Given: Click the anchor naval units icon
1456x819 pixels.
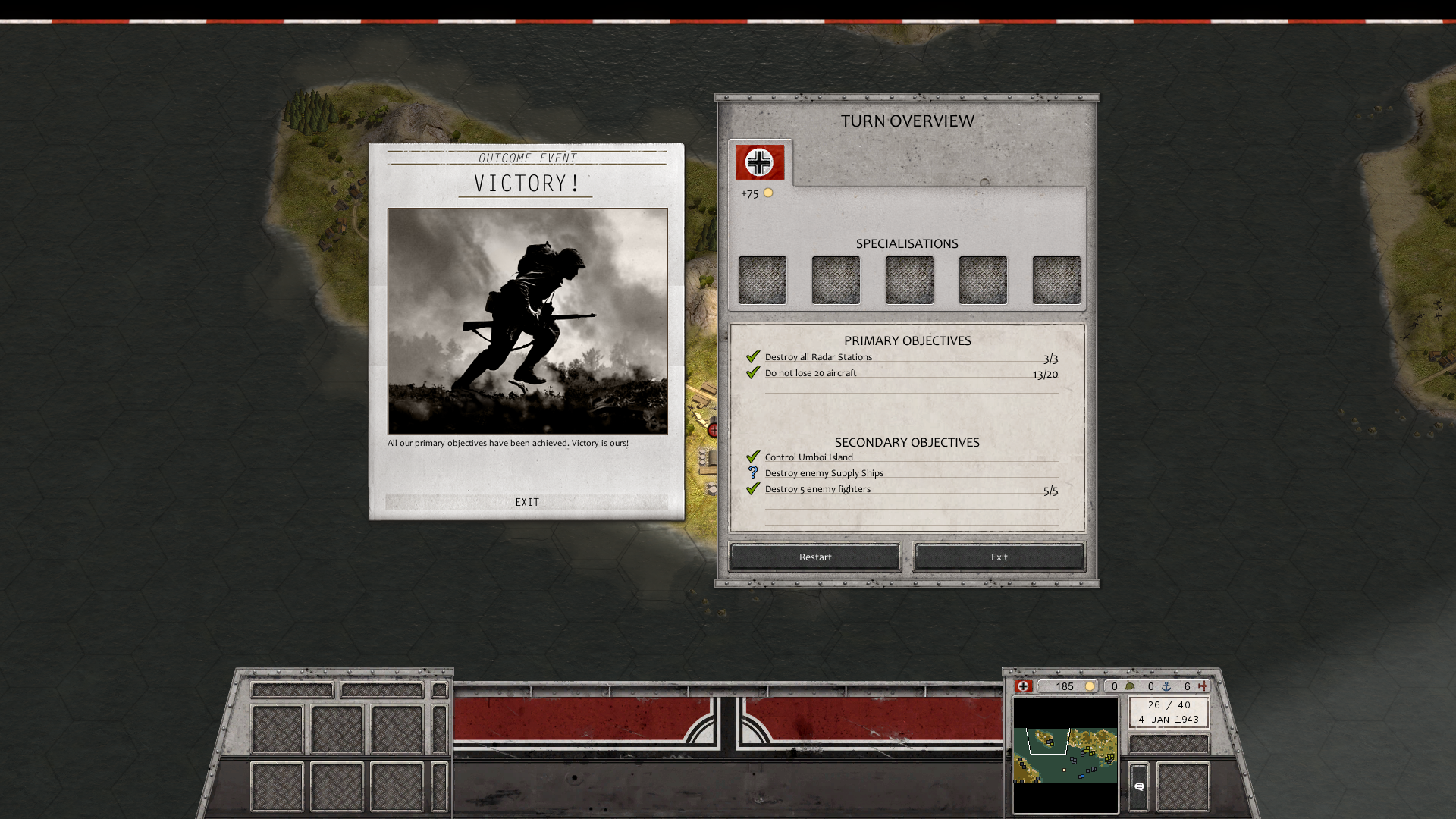Looking at the screenshot, I should coord(1167,686).
